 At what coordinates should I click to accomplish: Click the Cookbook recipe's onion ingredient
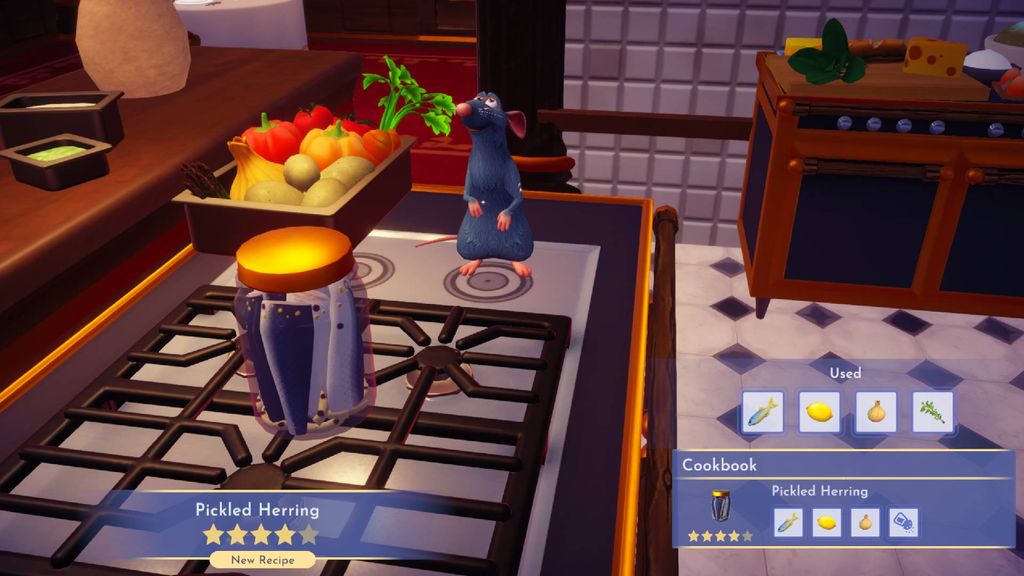pyautogui.click(x=864, y=522)
